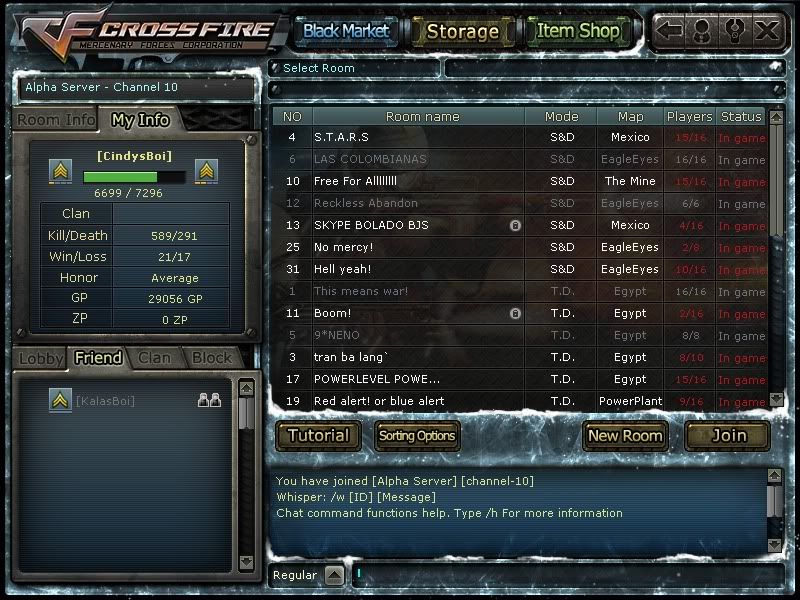
Task: Close the game with the X button
Action: pyautogui.click(x=767, y=31)
